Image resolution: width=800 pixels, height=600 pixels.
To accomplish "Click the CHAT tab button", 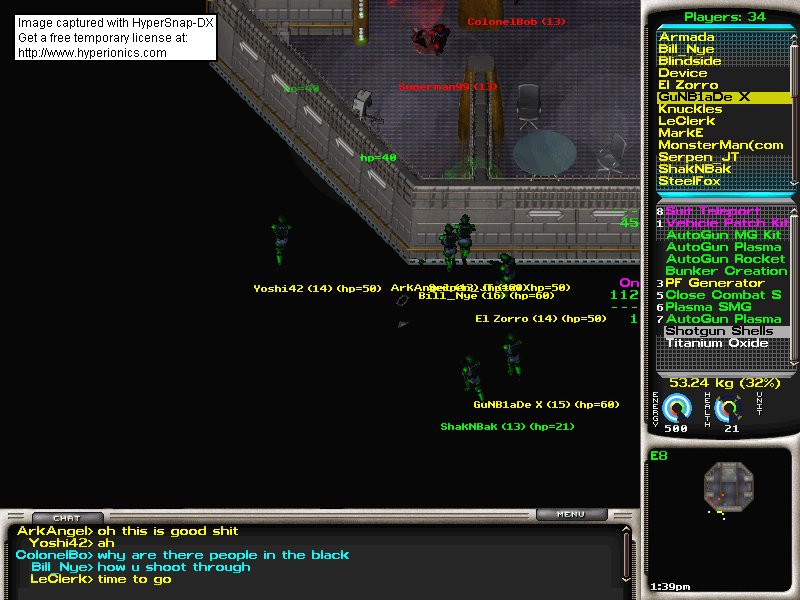I will (67, 518).
